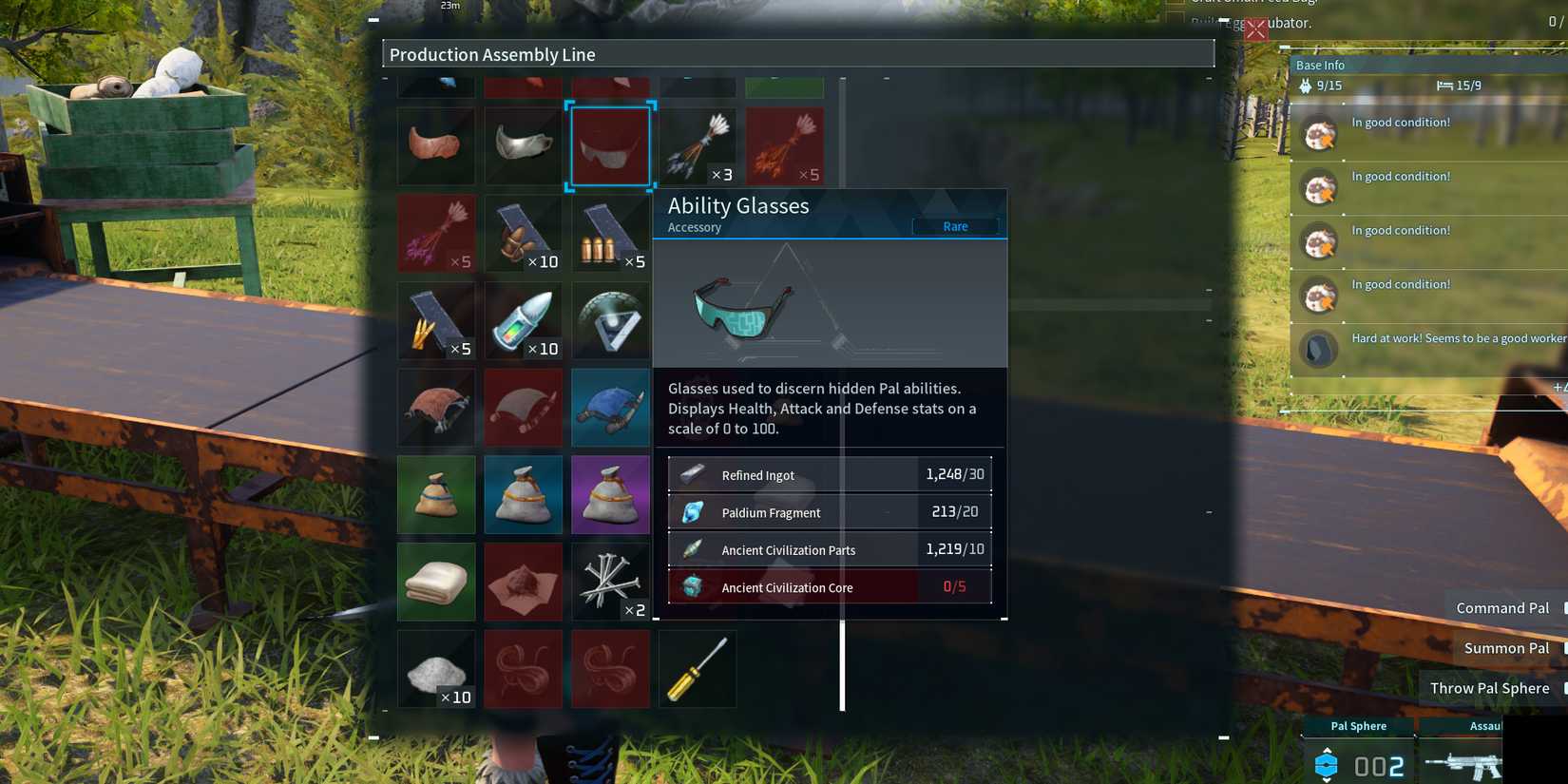Select the arrow bundle recipe showing x3

(x=698, y=145)
